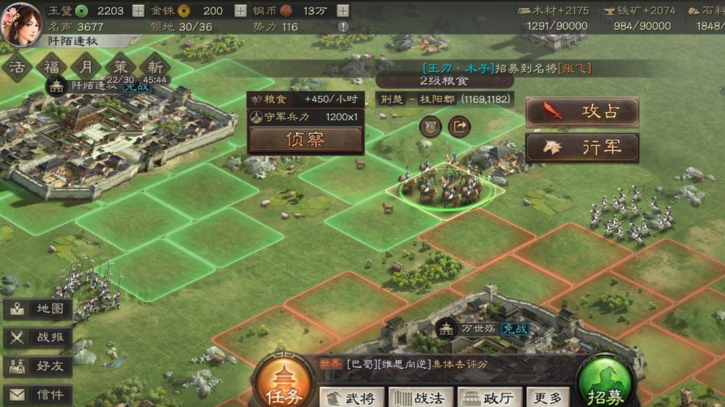Click the bookmark icon beside share arrow

pyautogui.click(x=430, y=127)
